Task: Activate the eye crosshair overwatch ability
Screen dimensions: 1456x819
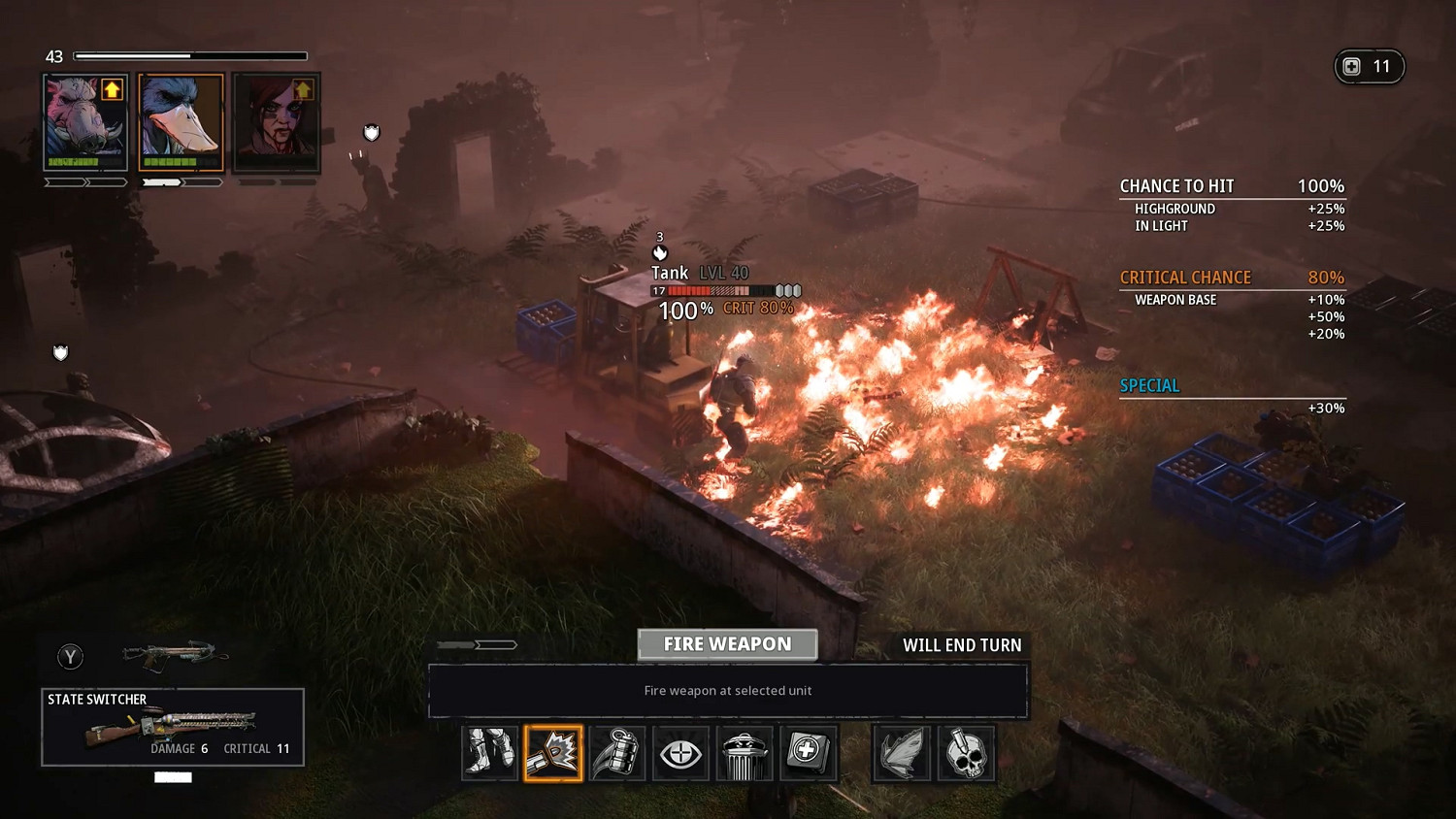Action: (x=680, y=753)
